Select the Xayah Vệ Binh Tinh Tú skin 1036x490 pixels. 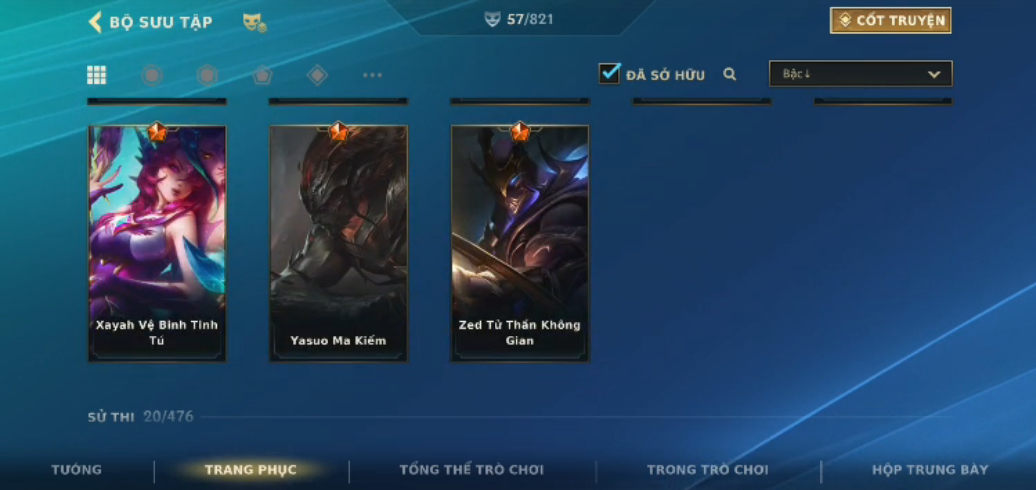pos(157,243)
